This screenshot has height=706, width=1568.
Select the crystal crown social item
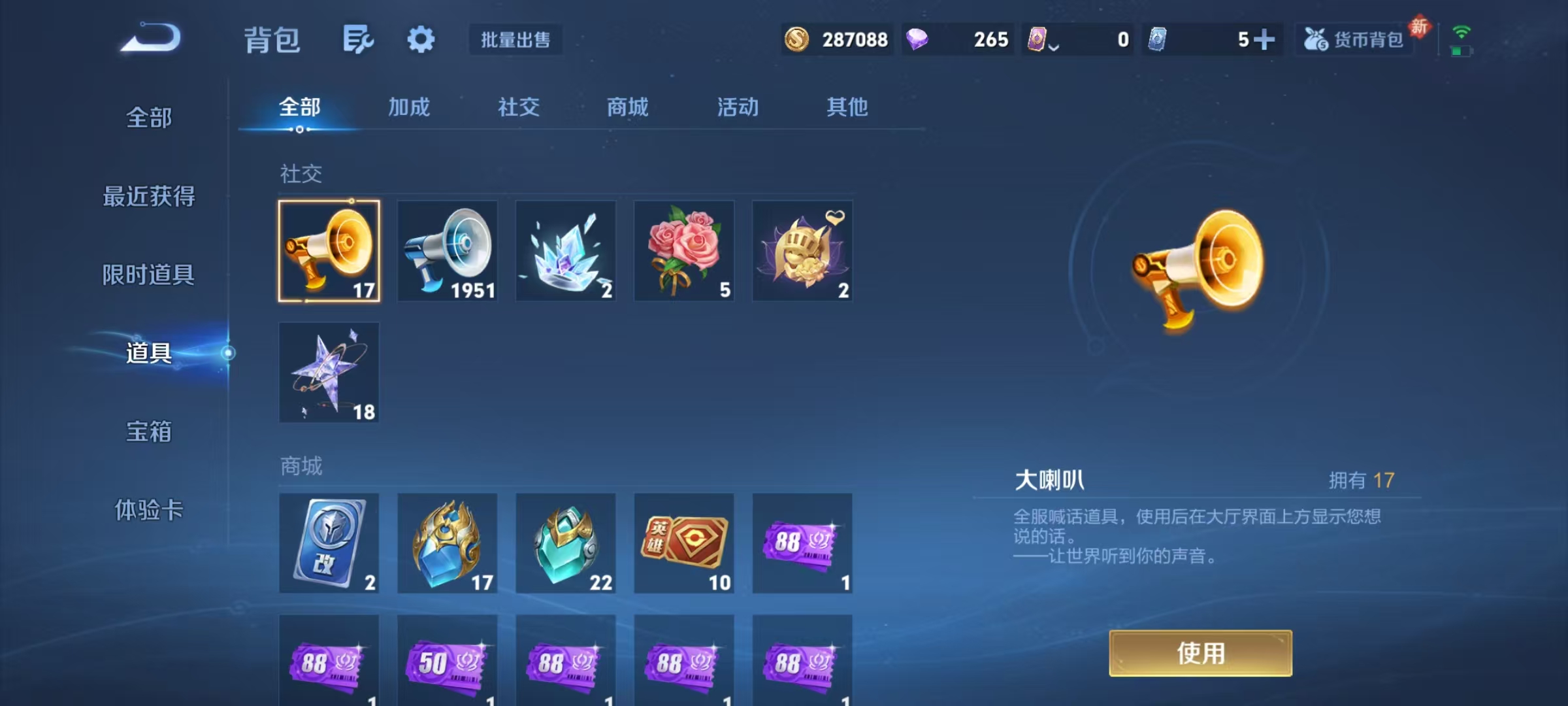tap(566, 252)
